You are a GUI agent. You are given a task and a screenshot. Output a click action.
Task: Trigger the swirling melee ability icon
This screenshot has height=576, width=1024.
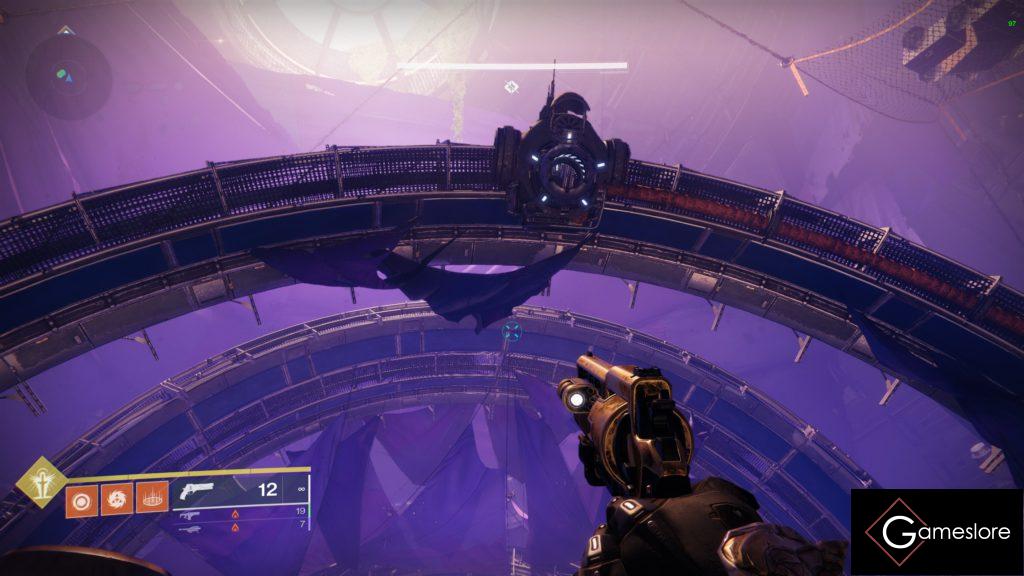(x=116, y=497)
